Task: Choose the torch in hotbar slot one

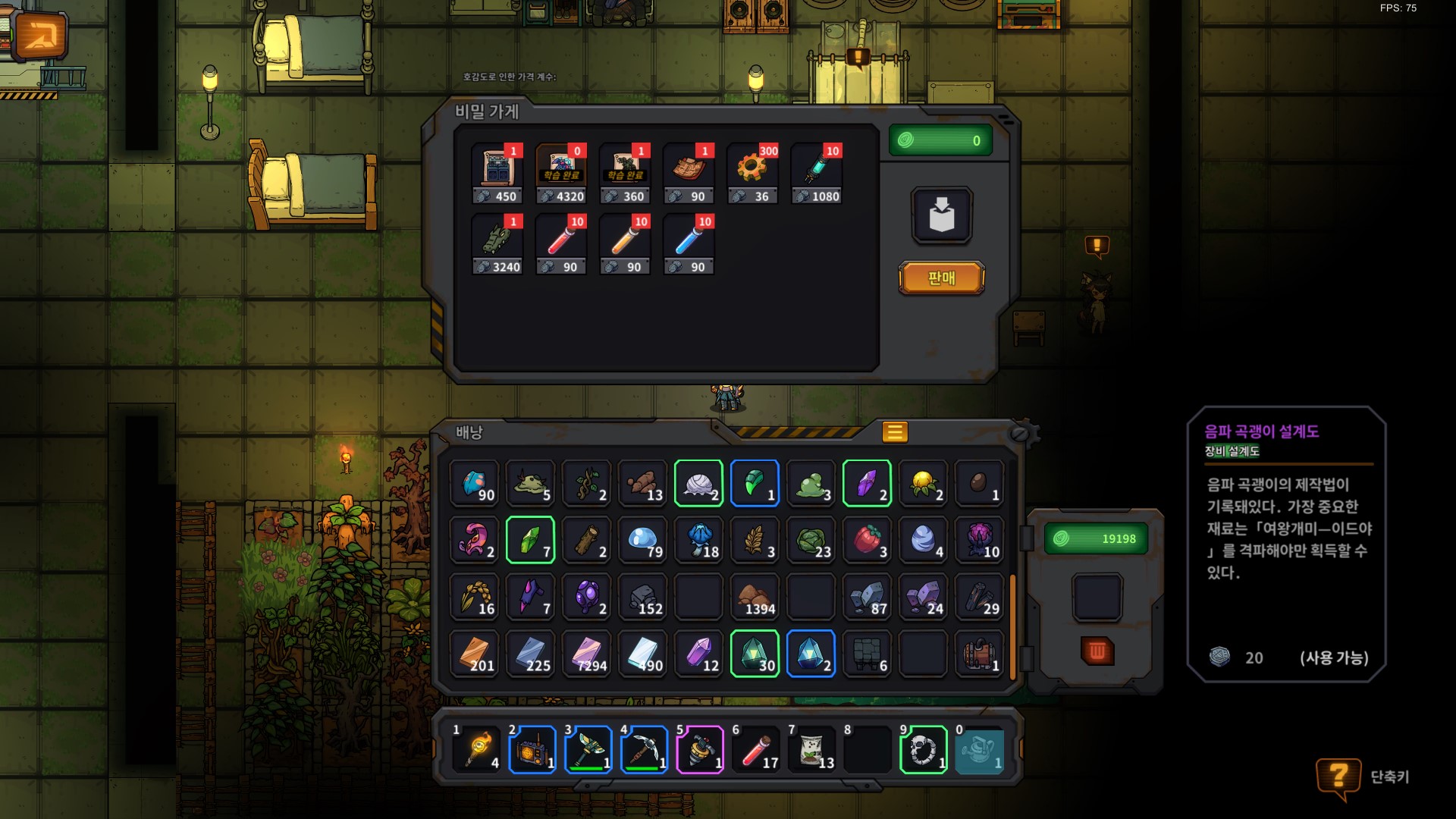Action: click(476, 750)
